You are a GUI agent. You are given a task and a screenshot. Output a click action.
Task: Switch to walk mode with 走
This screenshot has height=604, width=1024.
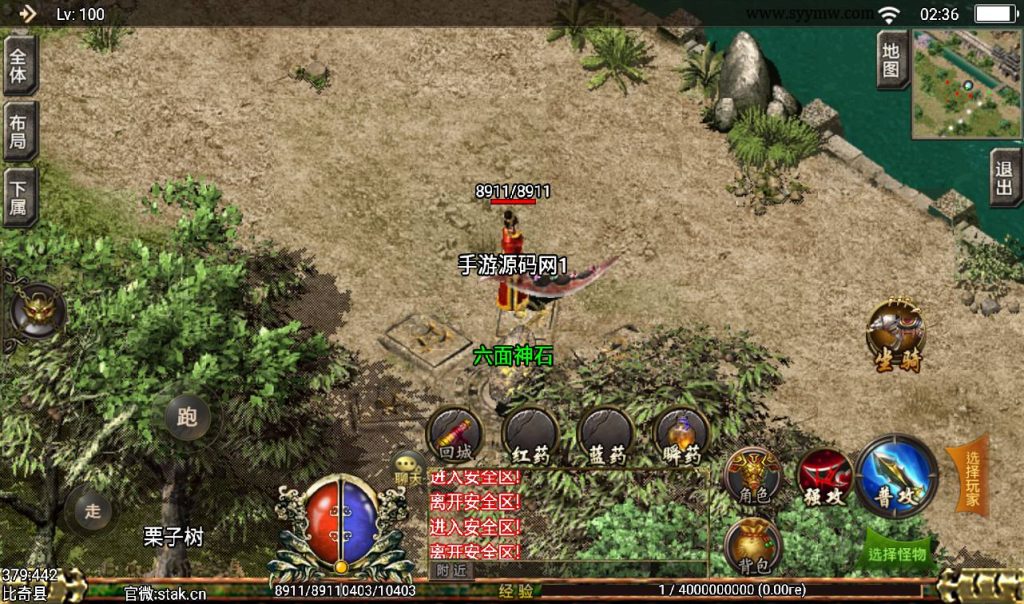93,511
